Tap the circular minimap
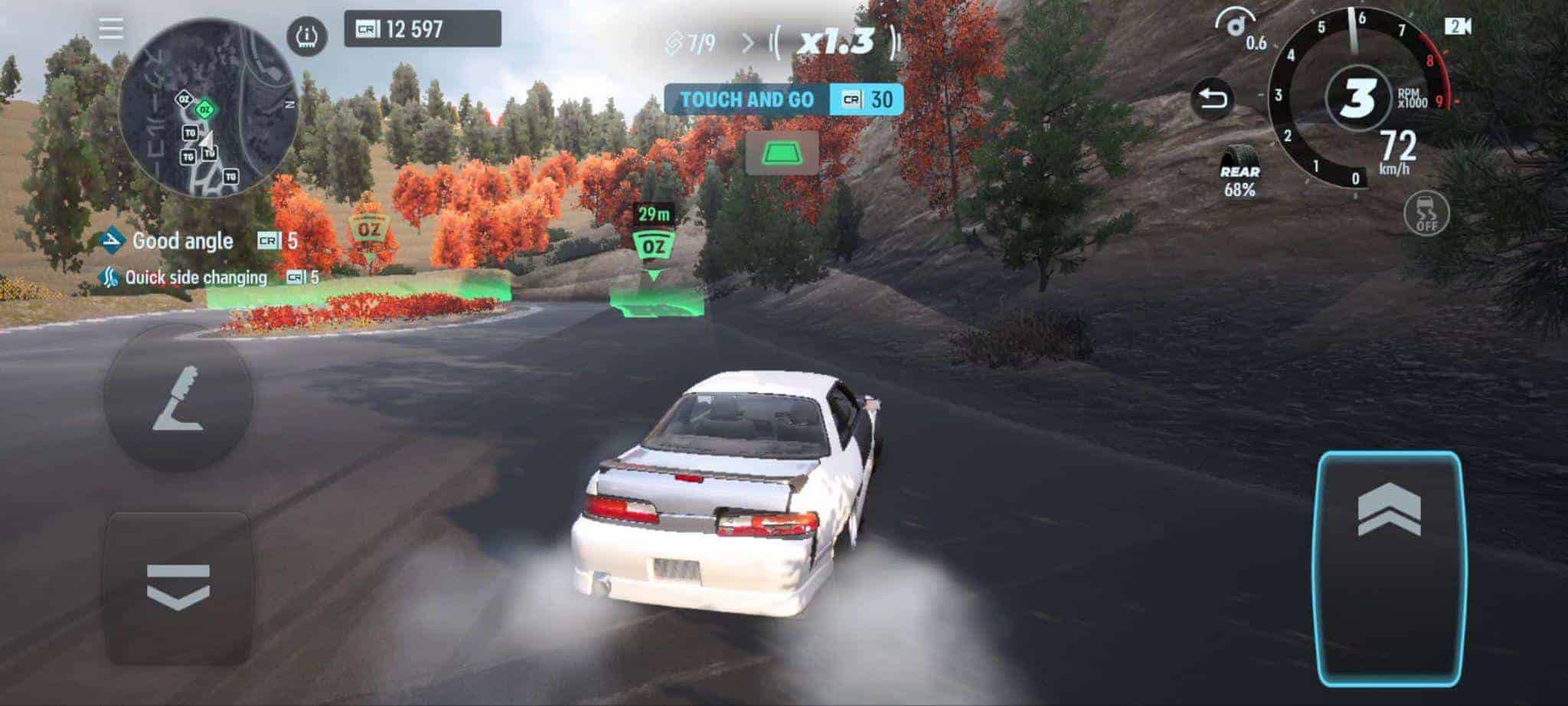The image size is (1568, 706). (207, 107)
